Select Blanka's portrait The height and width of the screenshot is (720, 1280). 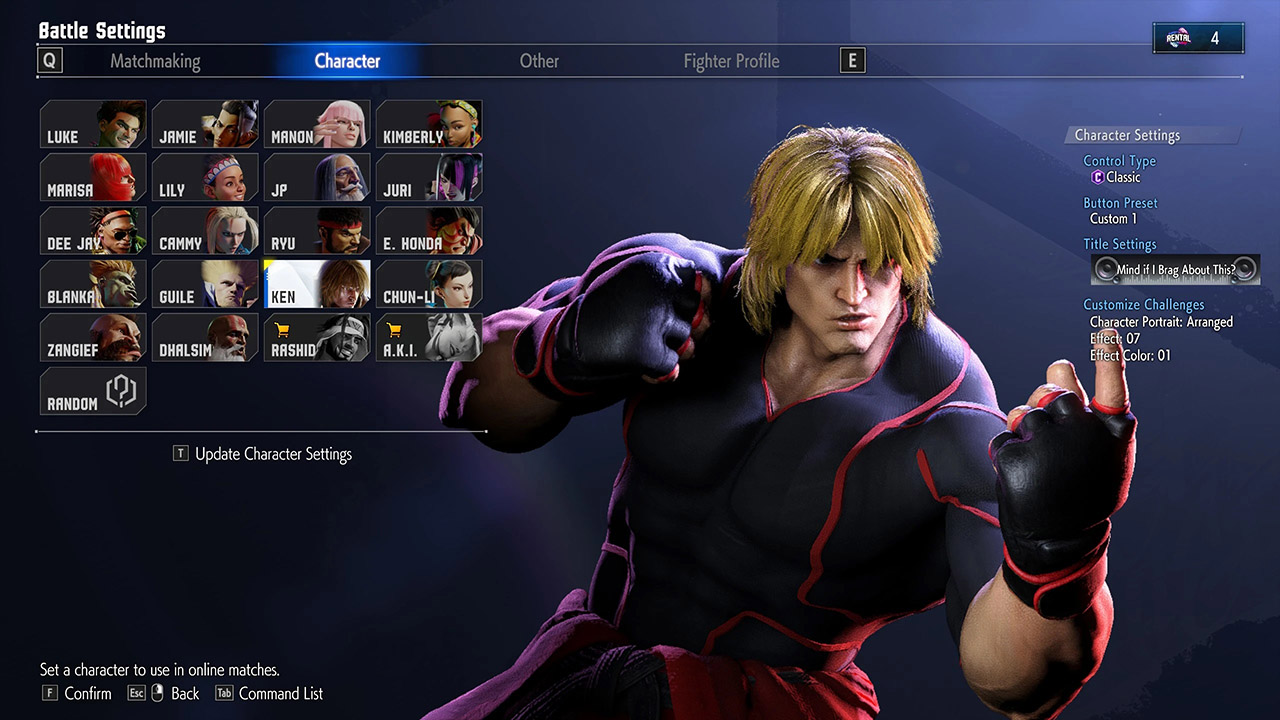pyautogui.click(x=92, y=284)
